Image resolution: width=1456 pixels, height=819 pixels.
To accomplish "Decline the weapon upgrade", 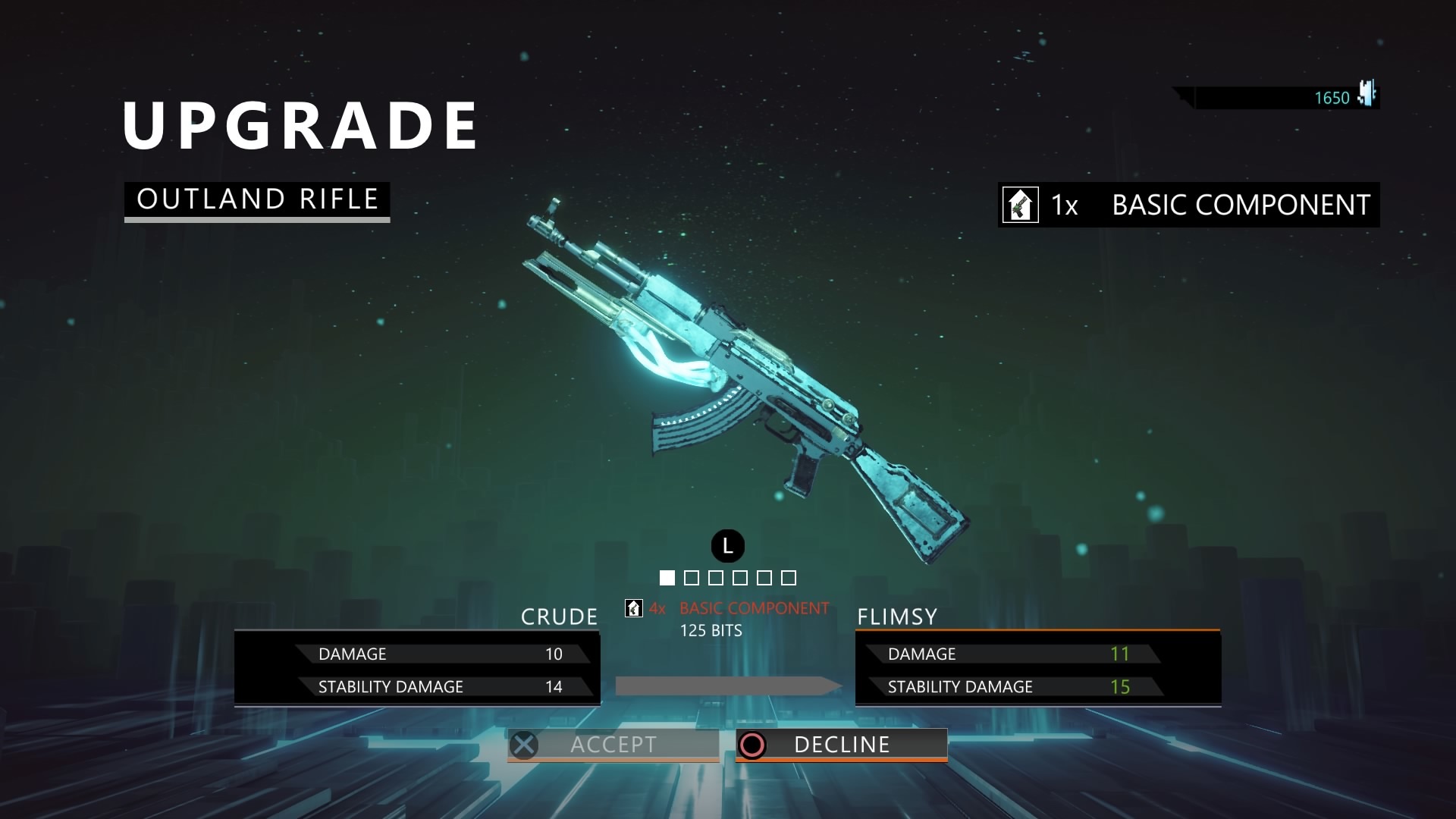I will (841, 745).
